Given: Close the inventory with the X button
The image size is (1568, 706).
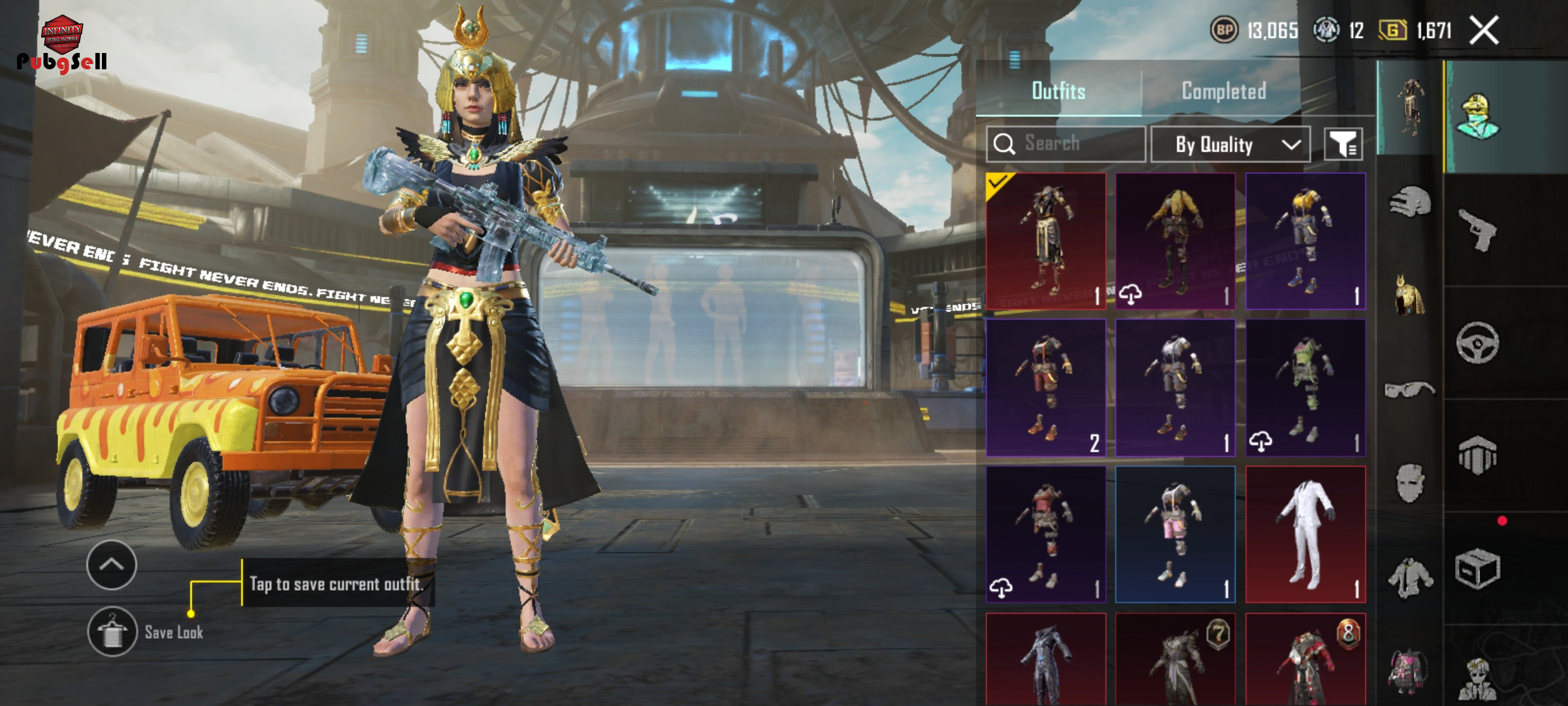Looking at the screenshot, I should click(1484, 31).
